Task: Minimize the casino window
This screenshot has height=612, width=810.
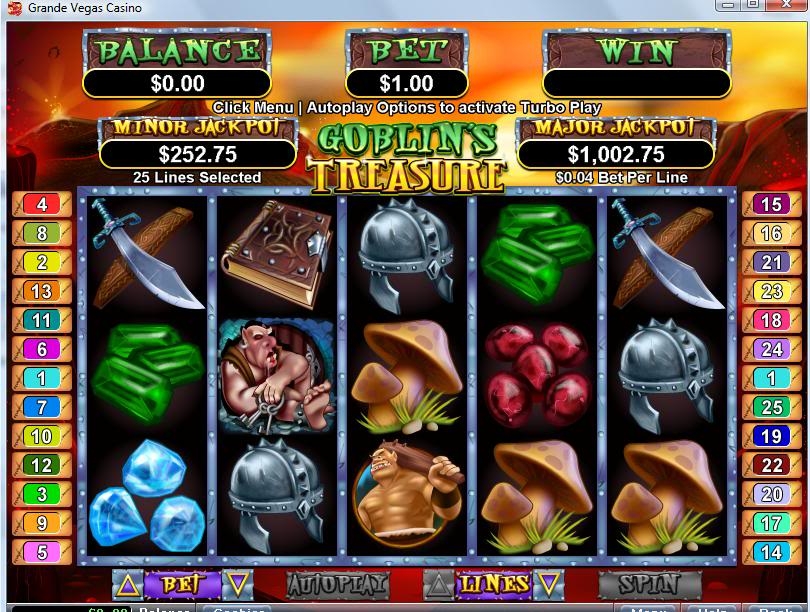Action: [727, 5]
